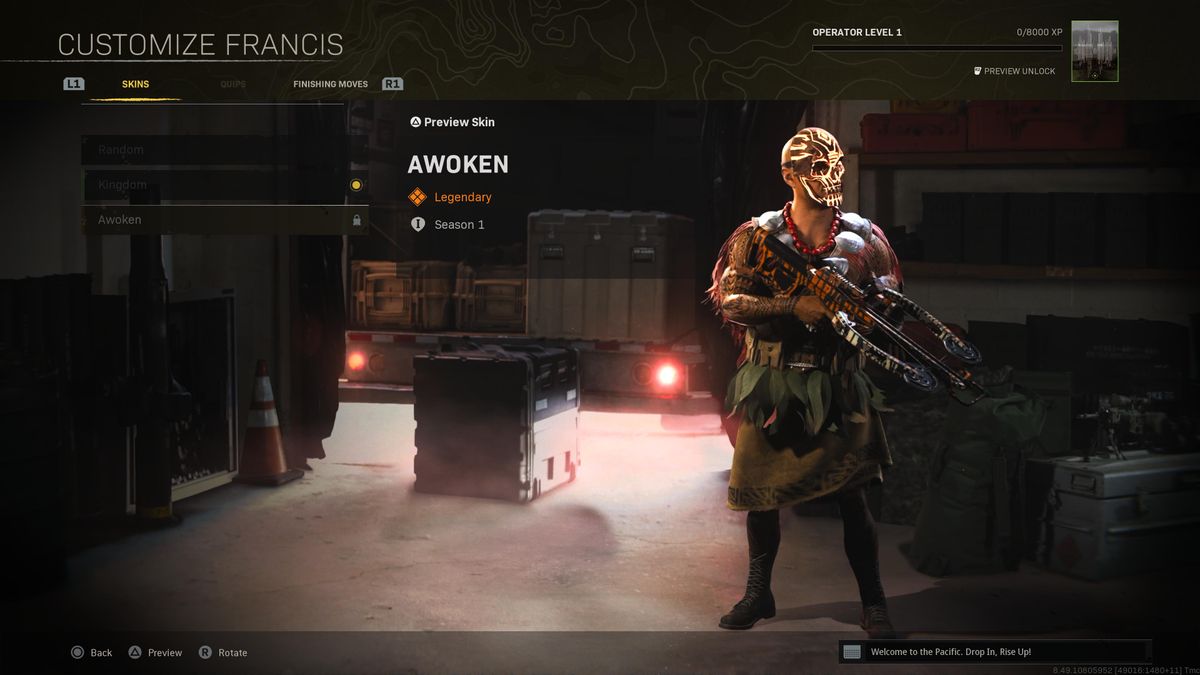Click Preview in the bottom bar
The height and width of the screenshot is (675, 1200).
point(155,652)
